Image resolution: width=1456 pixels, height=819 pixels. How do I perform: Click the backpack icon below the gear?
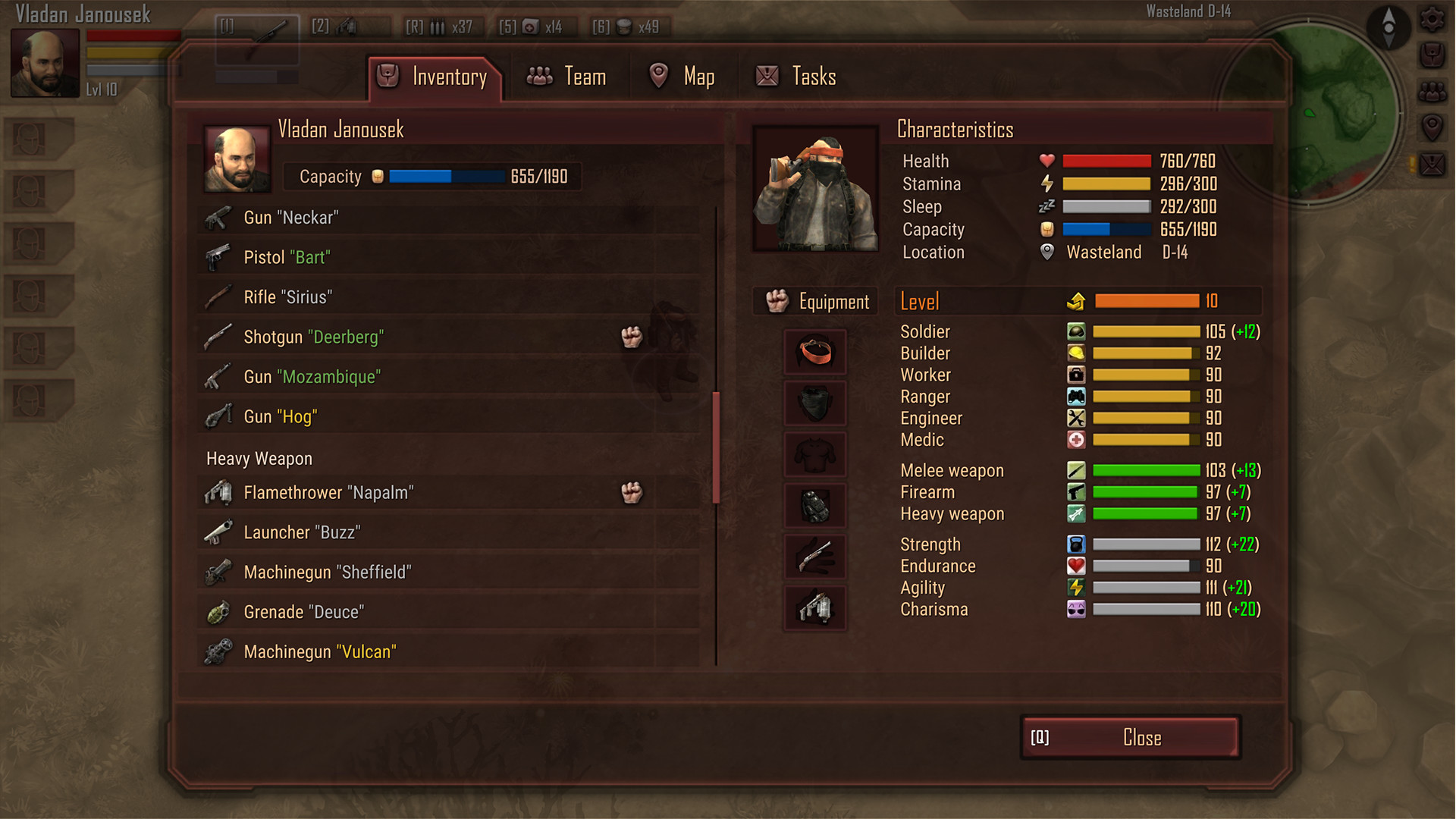point(1432,53)
